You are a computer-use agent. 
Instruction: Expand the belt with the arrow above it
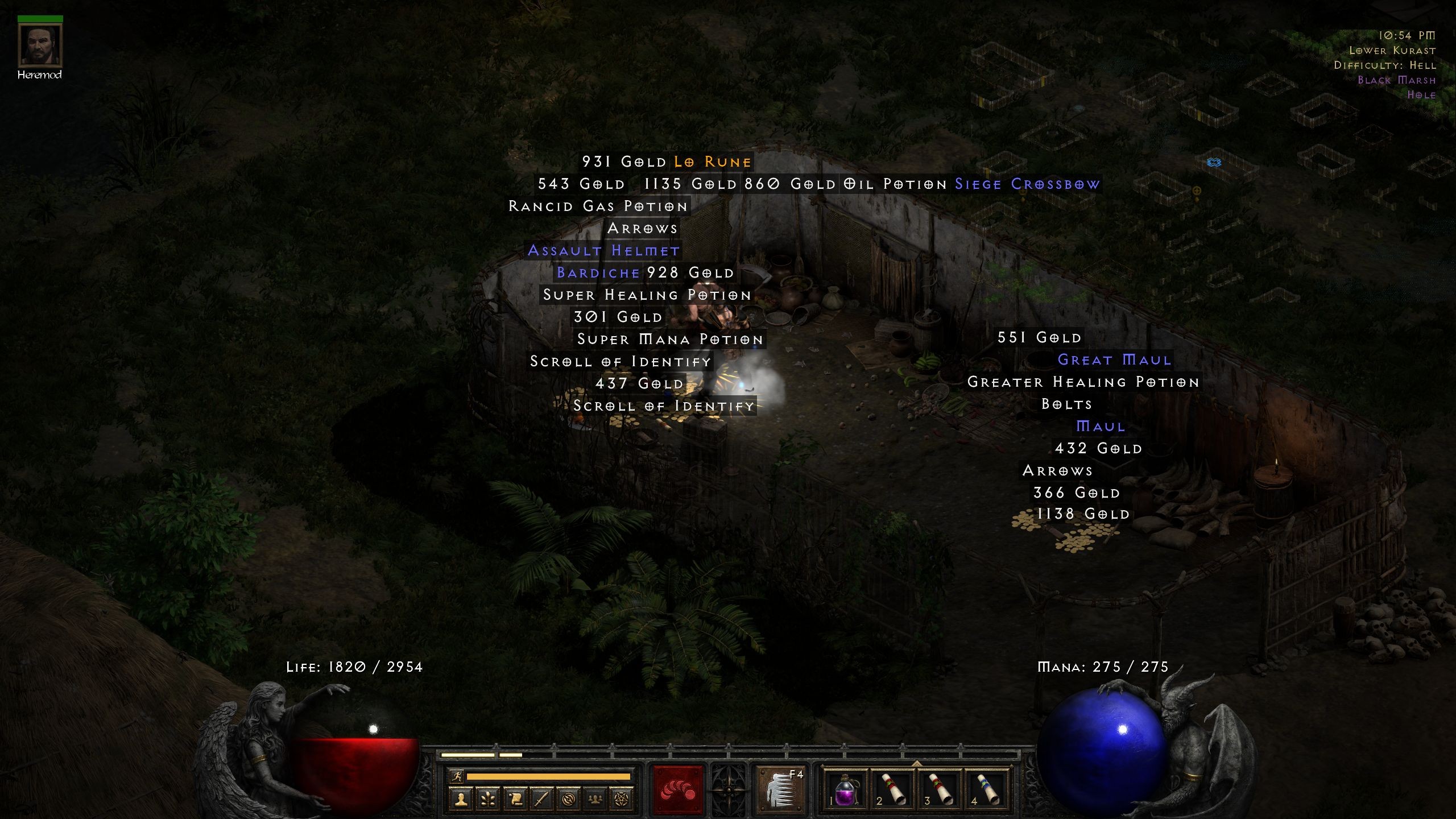[x=916, y=763]
